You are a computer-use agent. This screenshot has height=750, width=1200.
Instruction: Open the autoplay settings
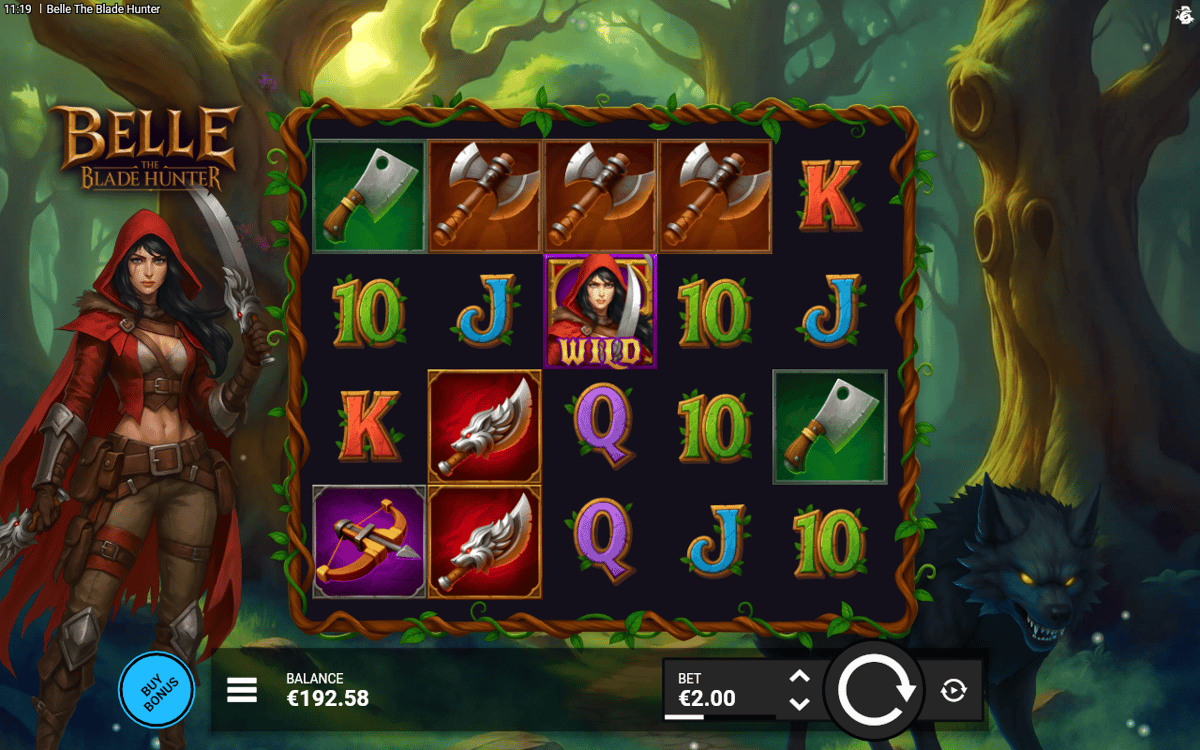tap(954, 690)
